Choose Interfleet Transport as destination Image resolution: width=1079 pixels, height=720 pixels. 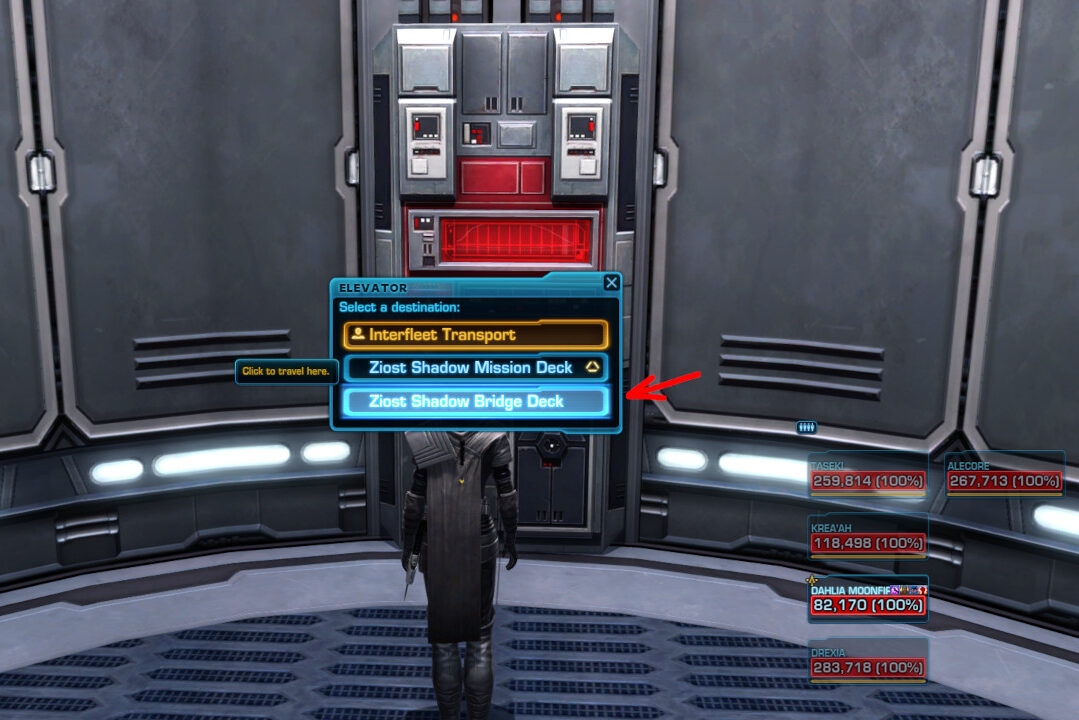(475, 335)
